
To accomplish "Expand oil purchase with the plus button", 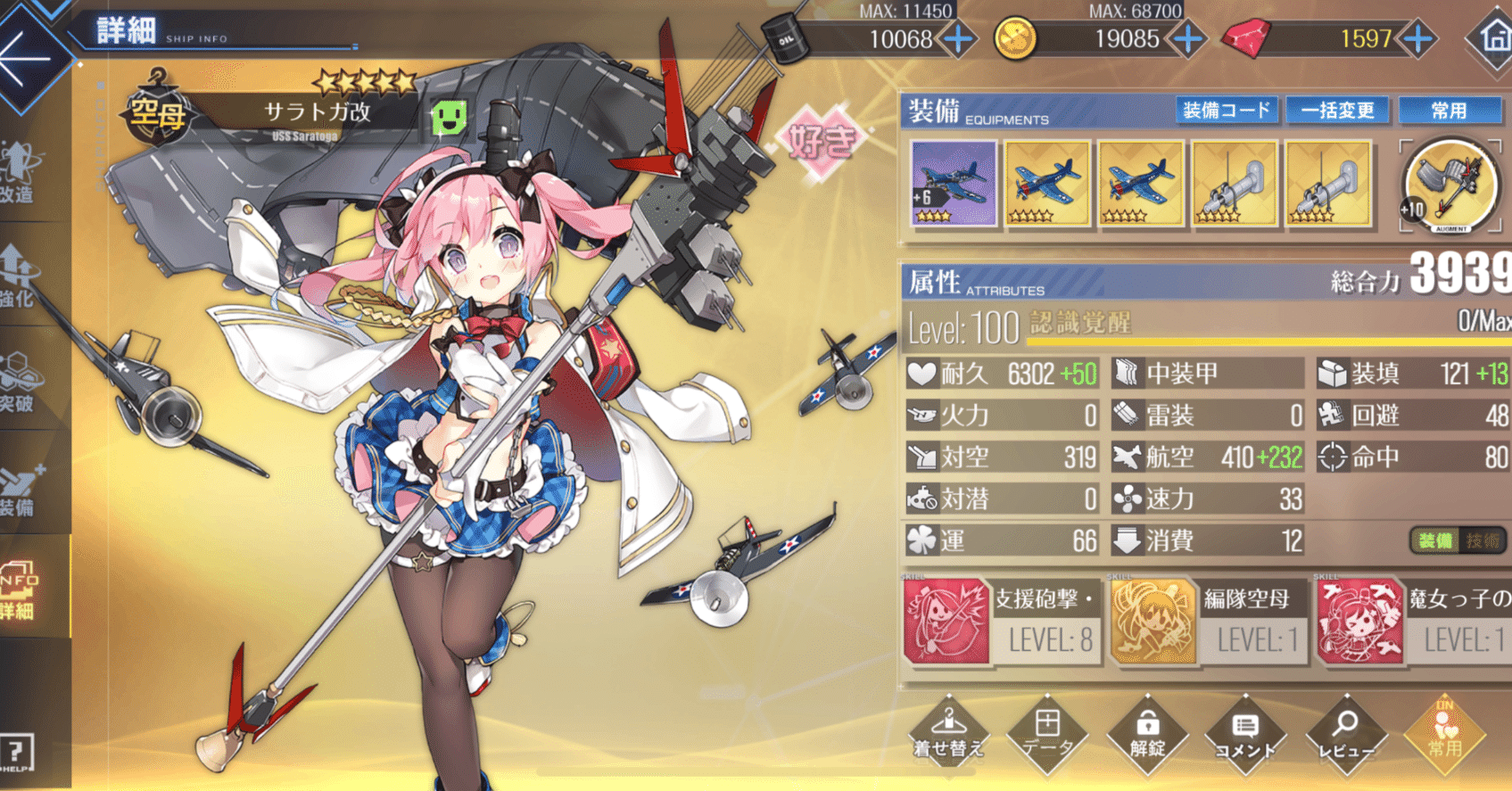I will (x=956, y=39).
